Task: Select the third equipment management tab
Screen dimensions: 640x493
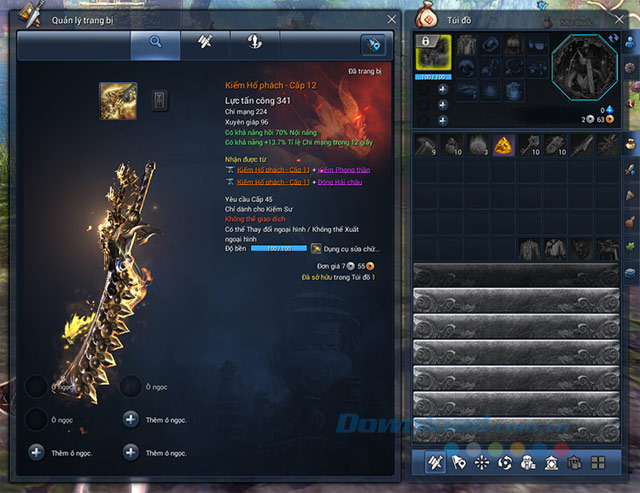Action: pyautogui.click(x=254, y=44)
